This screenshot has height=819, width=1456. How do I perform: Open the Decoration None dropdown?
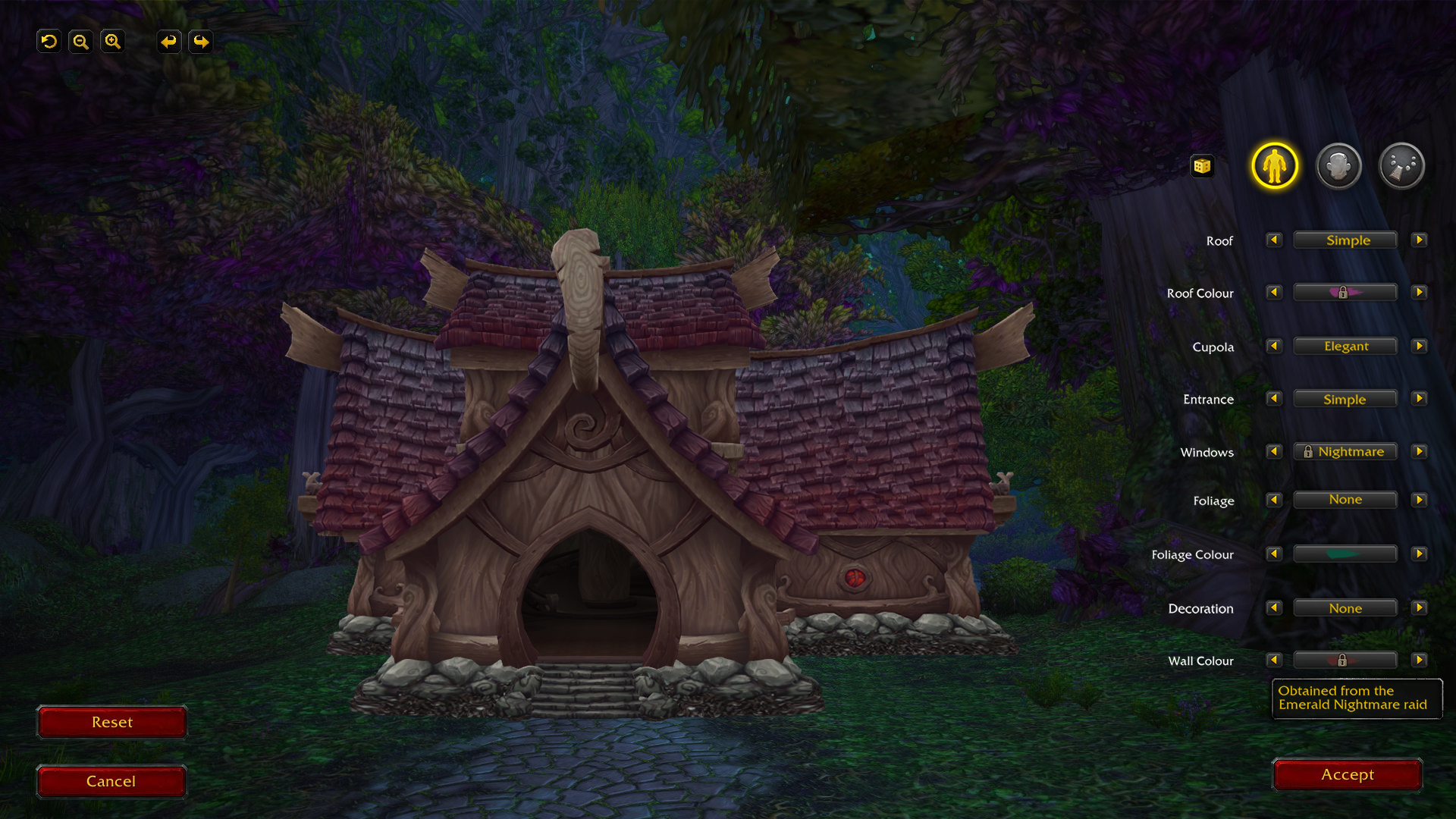click(1345, 608)
